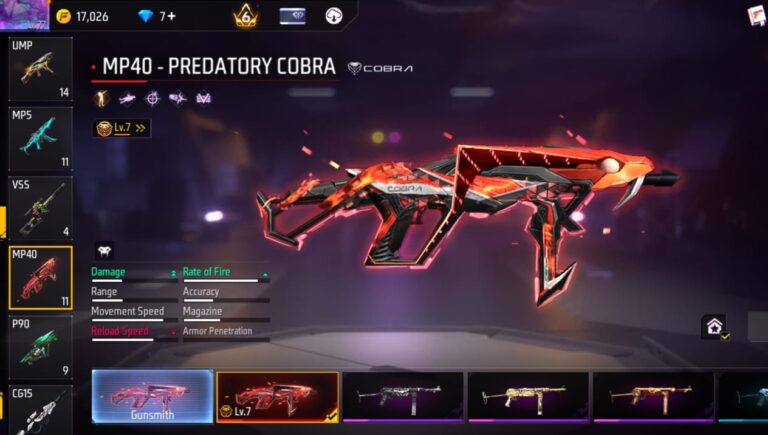Open the Gunsmith skin tile
Viewport: 768px width, 435px height.
[152, 396]
